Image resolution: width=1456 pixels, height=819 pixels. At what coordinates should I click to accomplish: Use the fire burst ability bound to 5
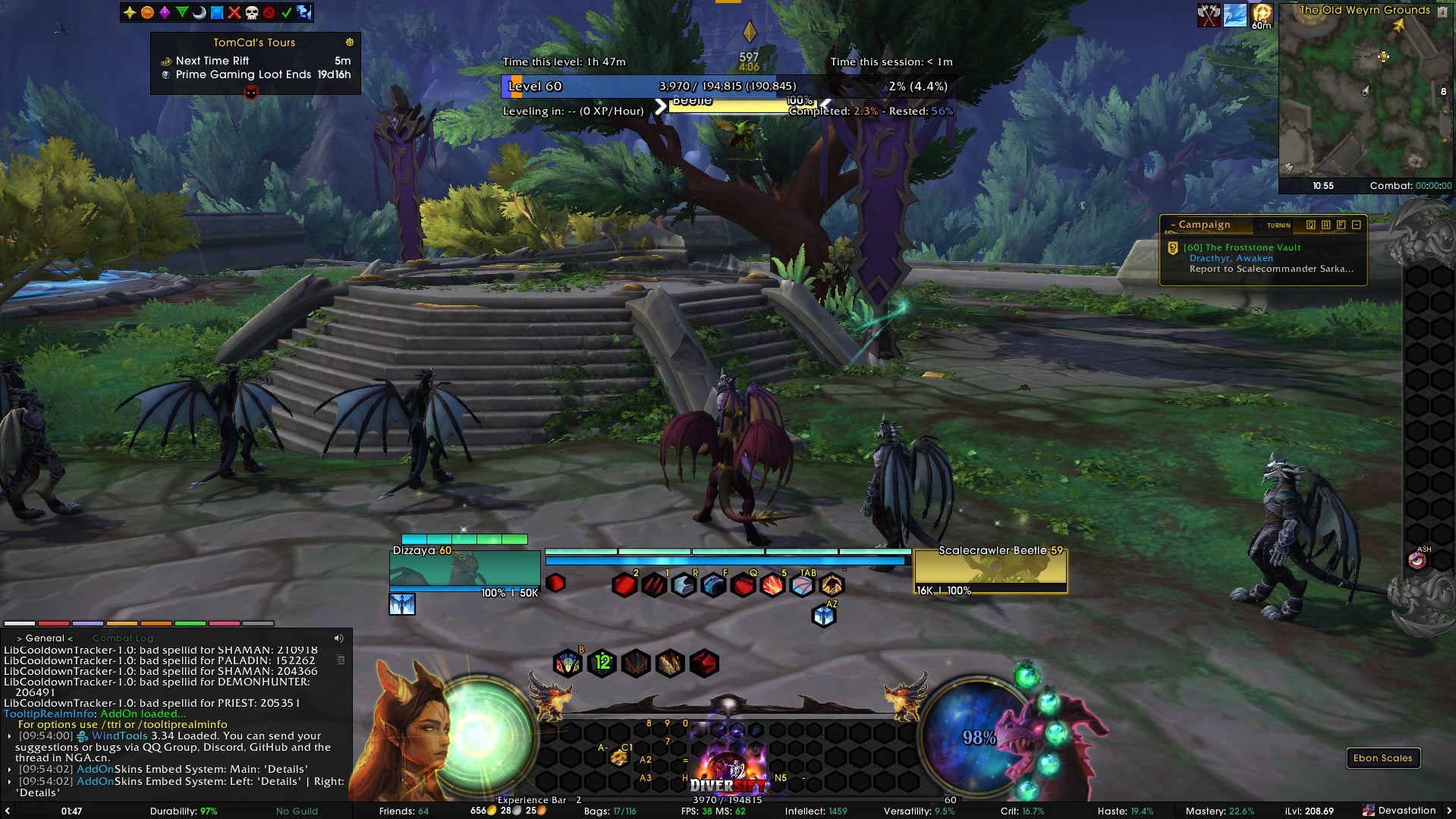[x=772, y=585]
